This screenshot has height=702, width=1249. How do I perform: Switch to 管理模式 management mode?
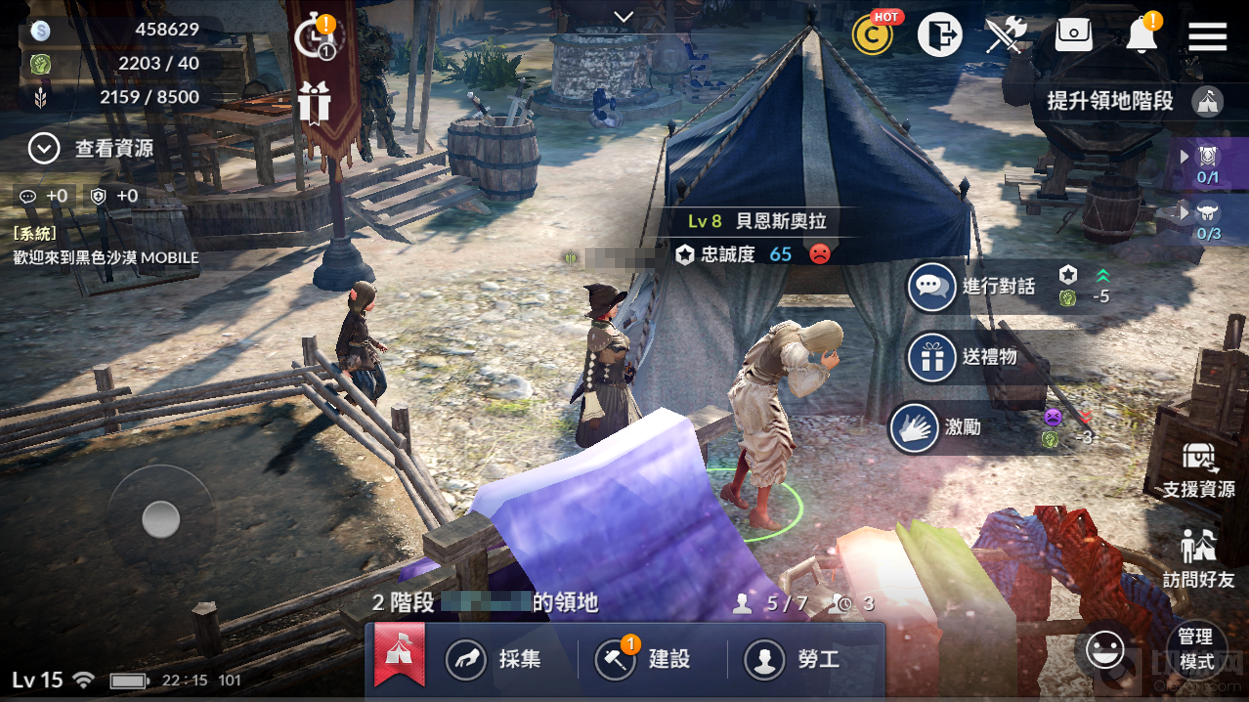[x=1196, y=649]
